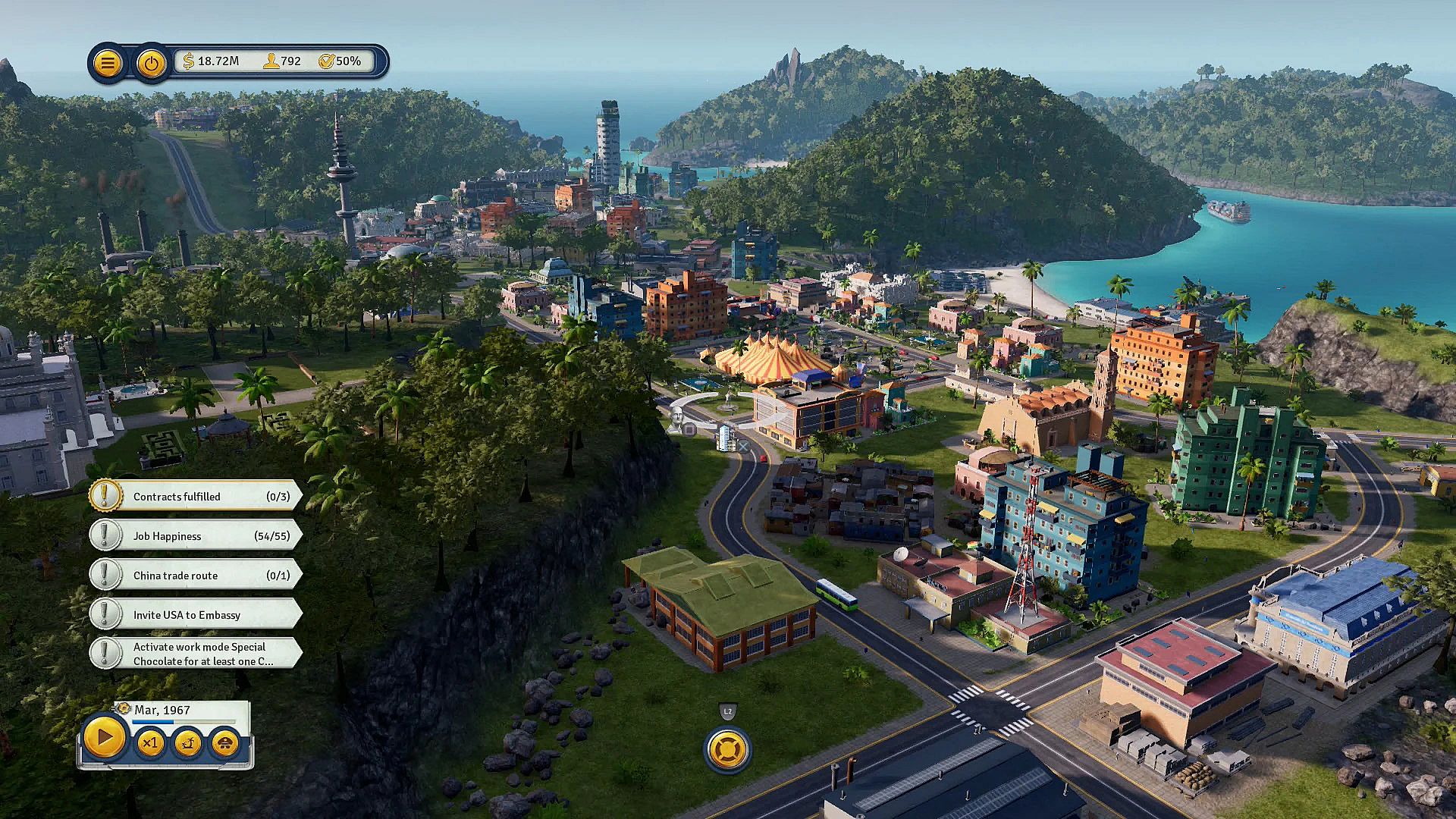The height and width of the screenshot is (819, 1456).
Task: Open the Contracts fulfilled objective
Action: click(x=196, y=497)
